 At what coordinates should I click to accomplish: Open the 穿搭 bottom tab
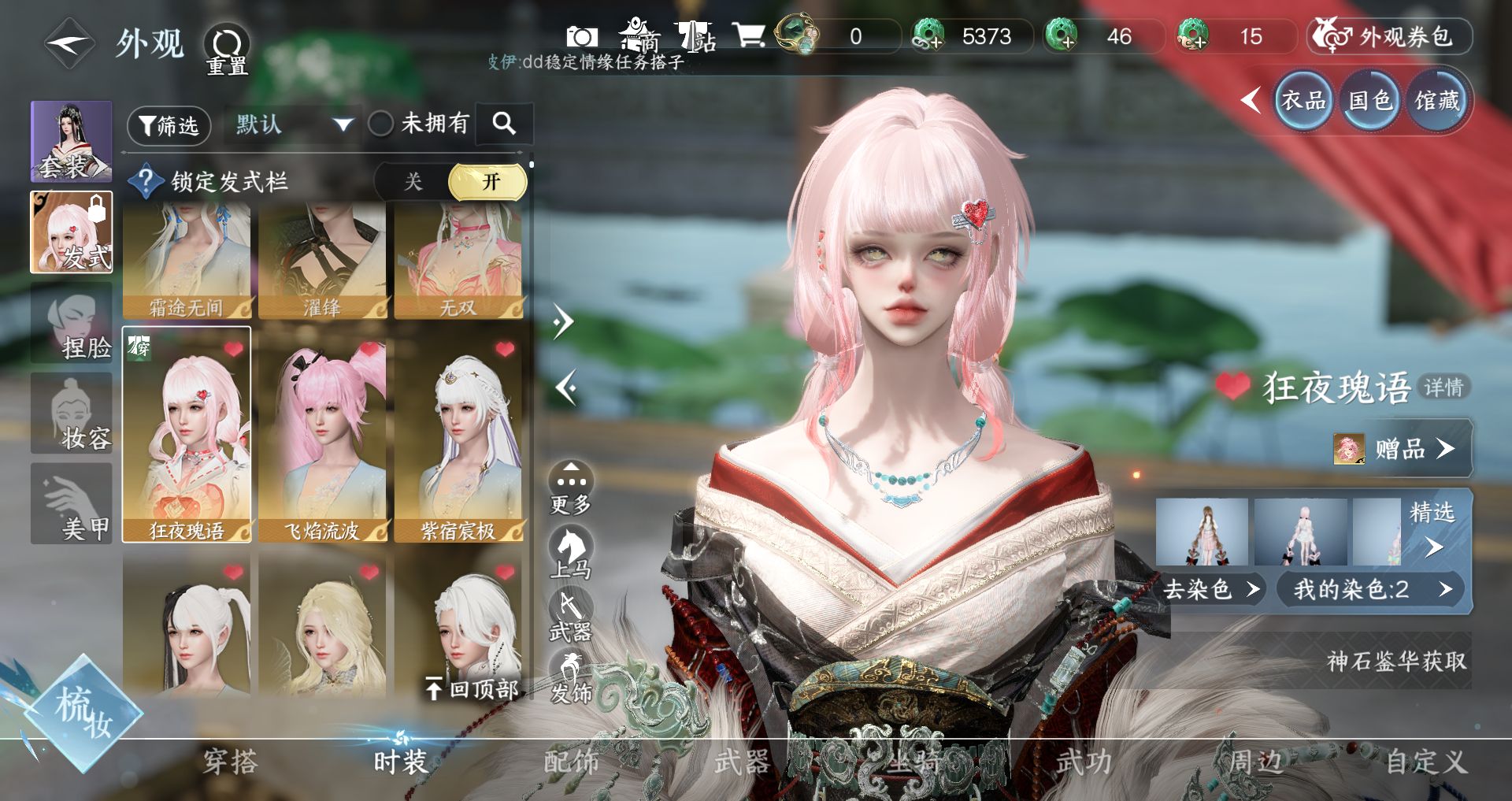[230, 762]
